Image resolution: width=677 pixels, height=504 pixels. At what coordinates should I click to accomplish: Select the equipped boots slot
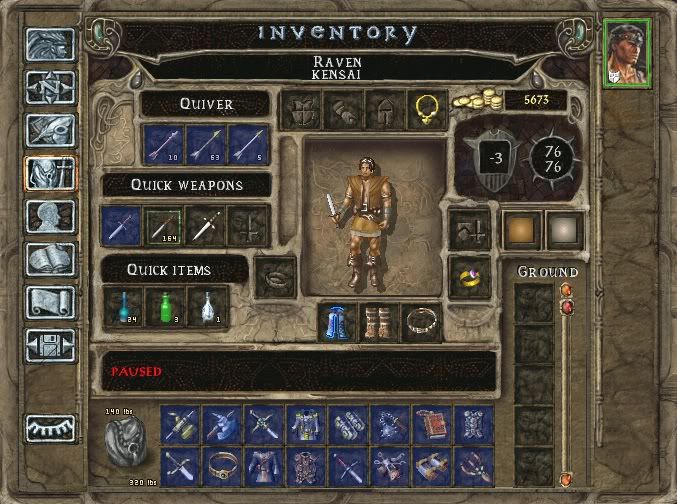point(379,322)
